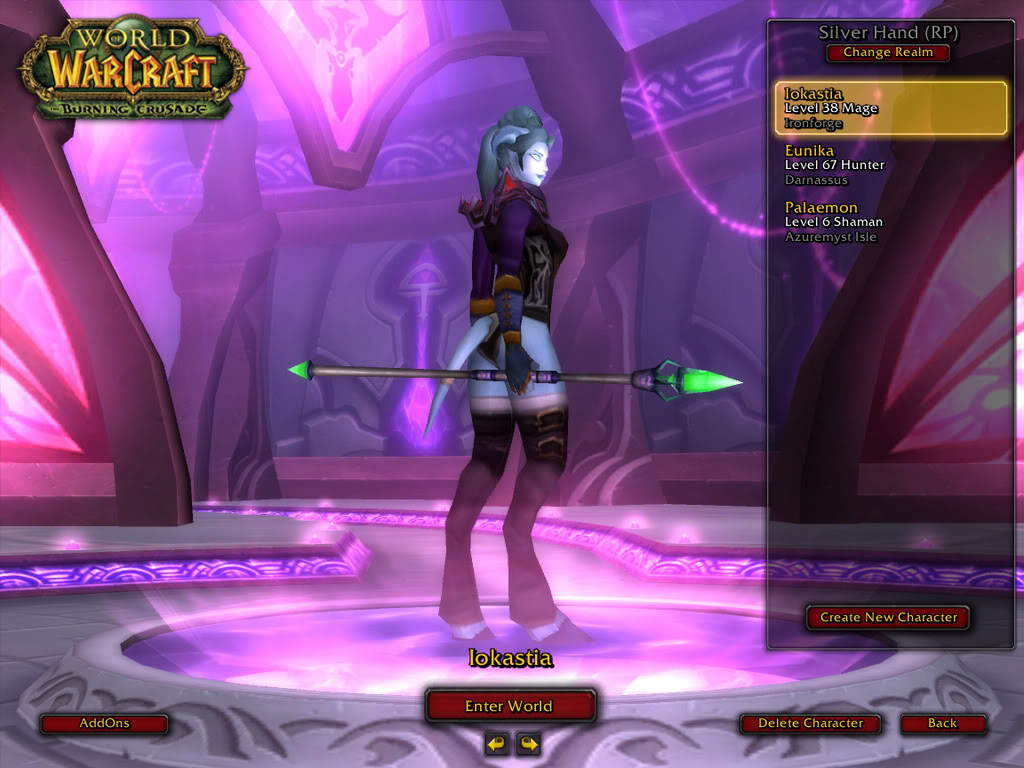This screenshot has height=768, width=1024.
Task: Click the Change Realm button
Action: point(888,53)
